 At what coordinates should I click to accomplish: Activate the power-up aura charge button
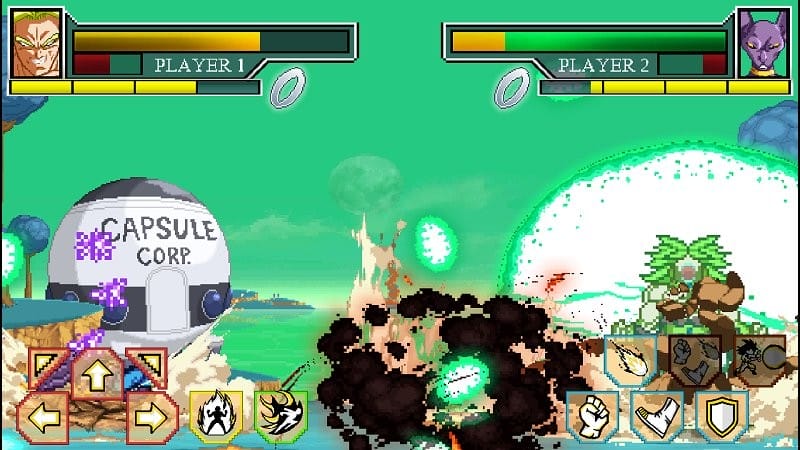(216, 415)
